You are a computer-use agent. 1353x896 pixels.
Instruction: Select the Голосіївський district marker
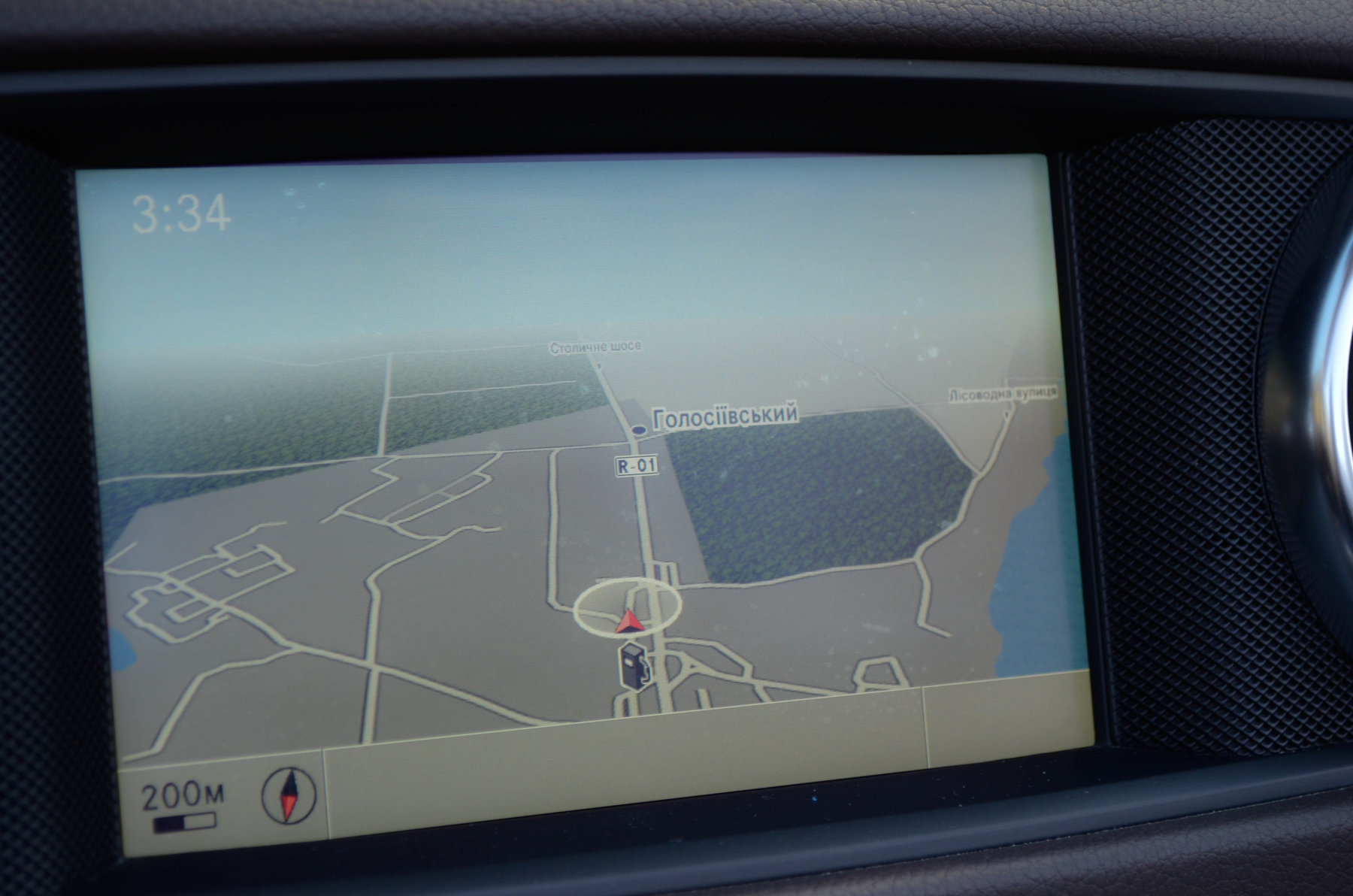point(640,430)
